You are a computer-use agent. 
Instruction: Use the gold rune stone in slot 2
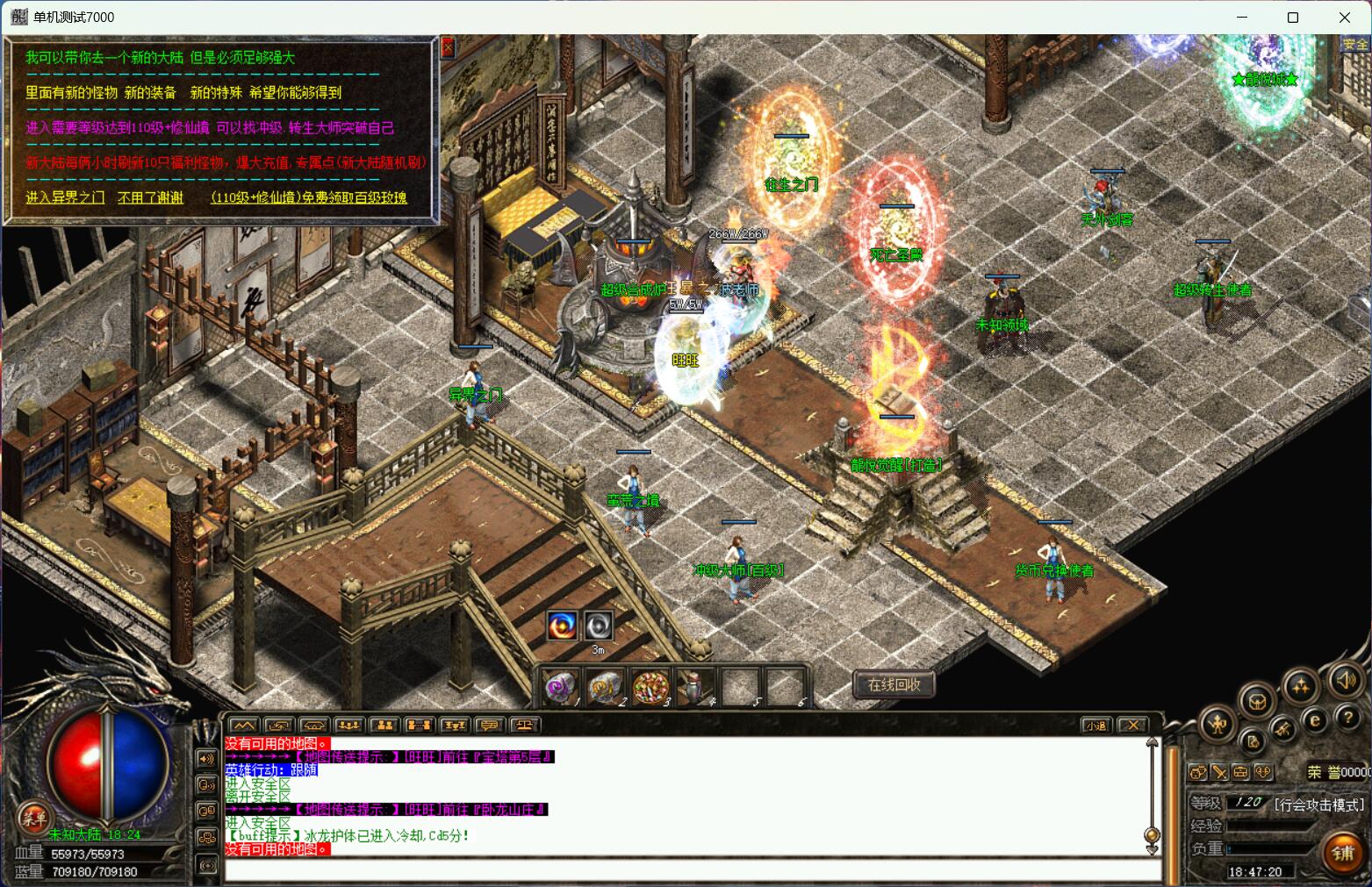[x=605, y=688]
